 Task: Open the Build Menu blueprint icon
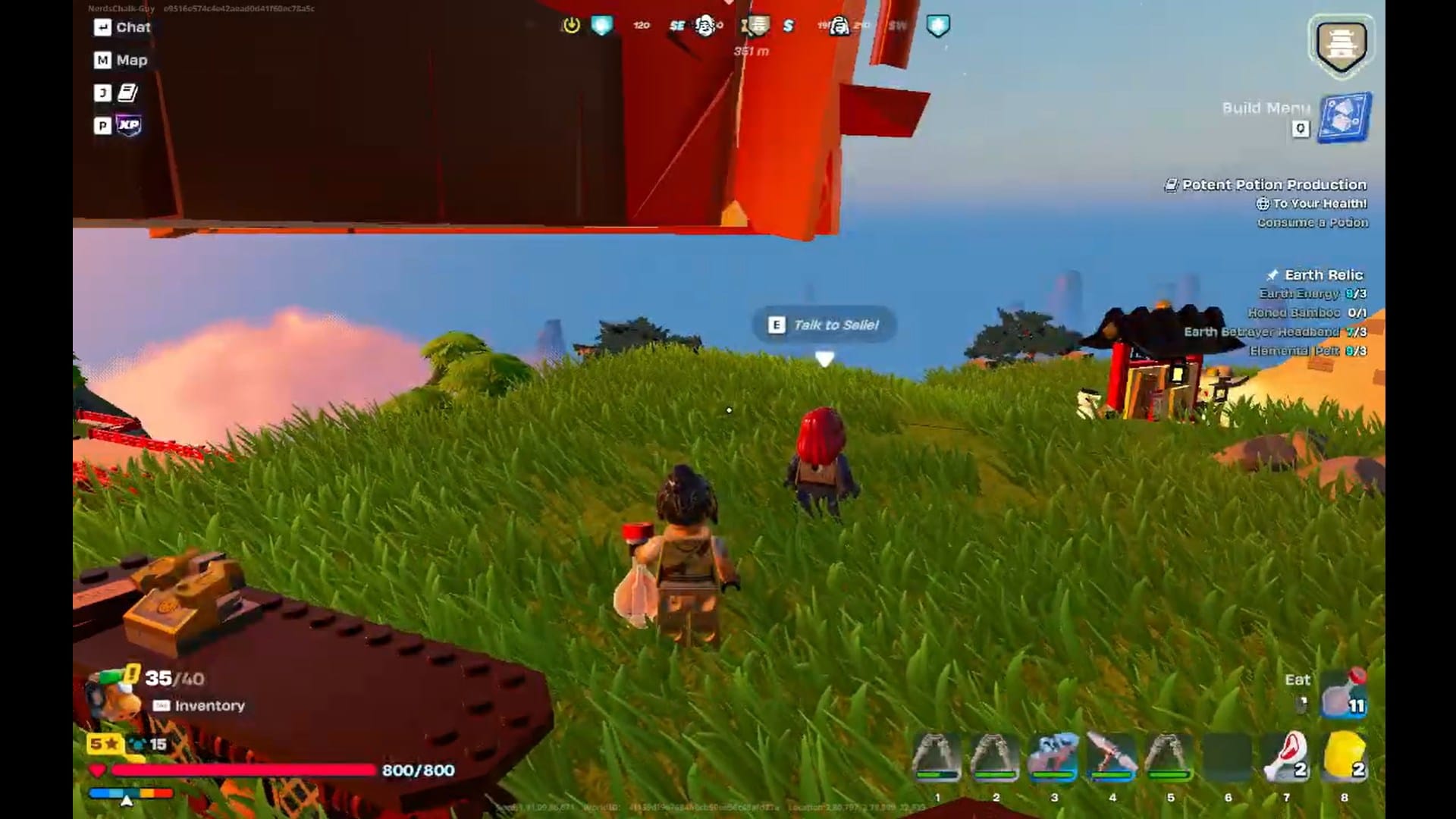[x=1344, y=118]
